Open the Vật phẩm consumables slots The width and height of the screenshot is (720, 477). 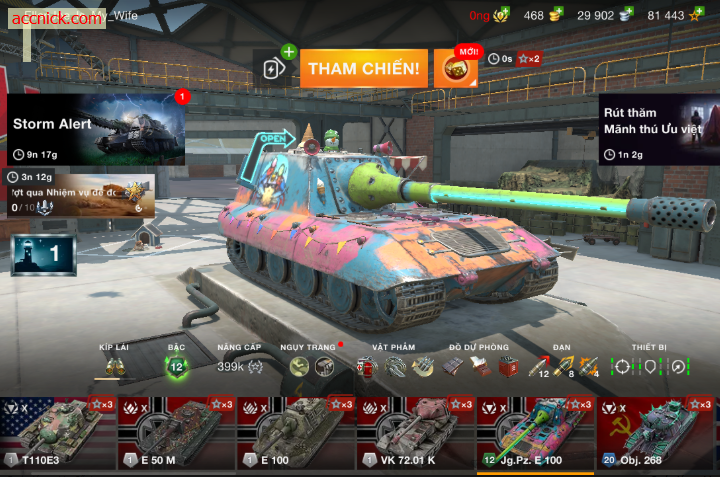(x=394, y=367)
